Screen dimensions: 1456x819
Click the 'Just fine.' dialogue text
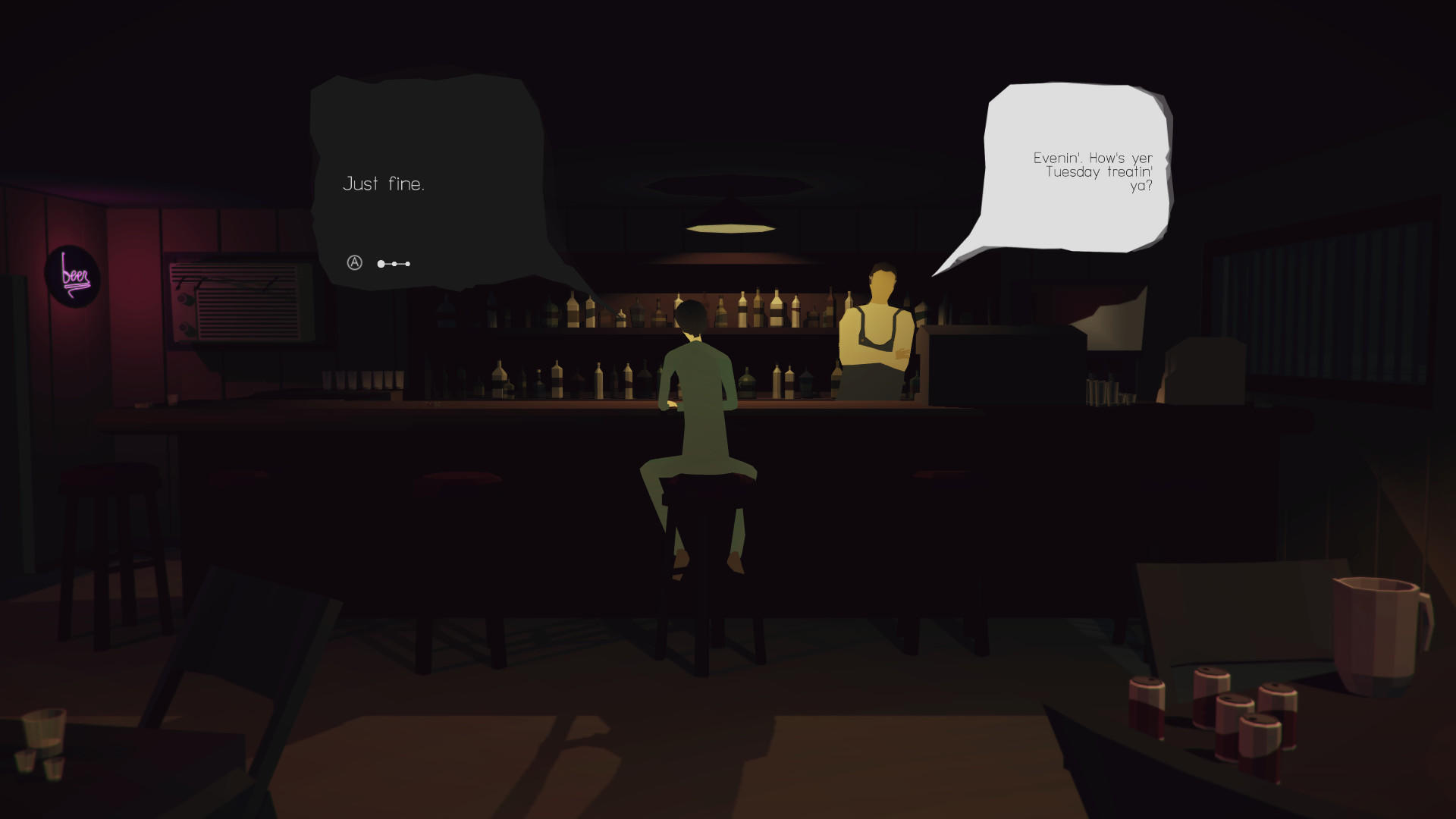tap(385, 183)
